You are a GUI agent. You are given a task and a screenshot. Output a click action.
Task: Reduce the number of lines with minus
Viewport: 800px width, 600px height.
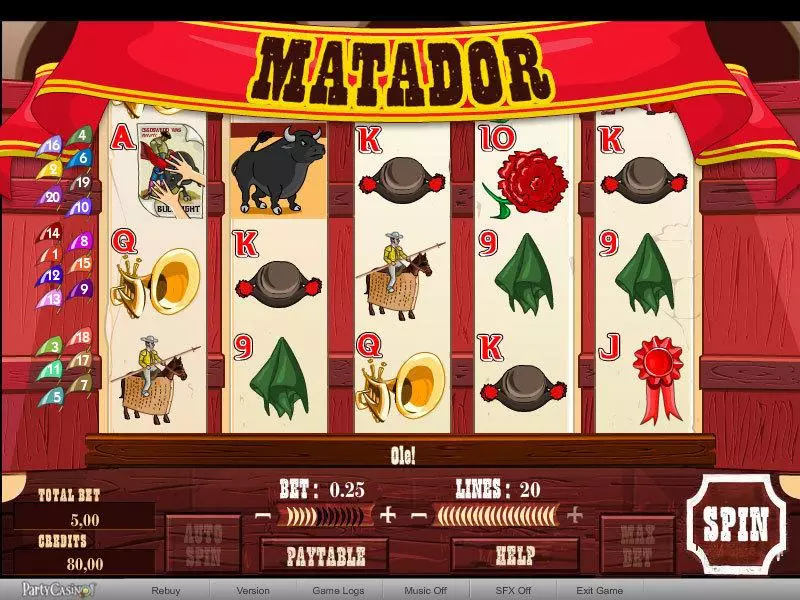(420, 516)
